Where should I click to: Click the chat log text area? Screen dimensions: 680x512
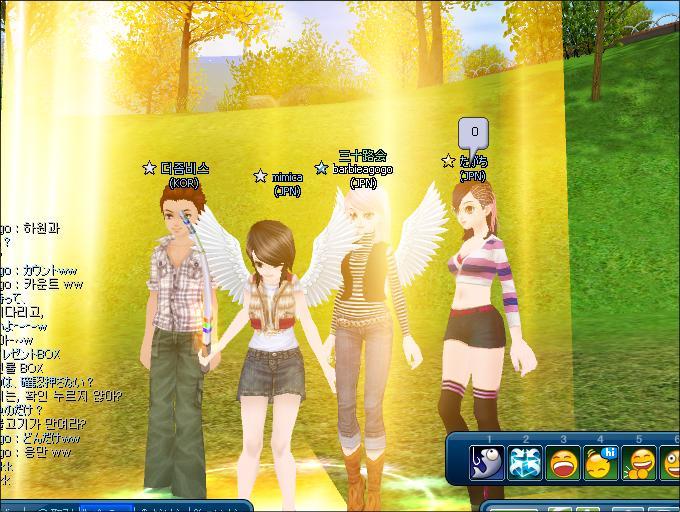[40, 340]
